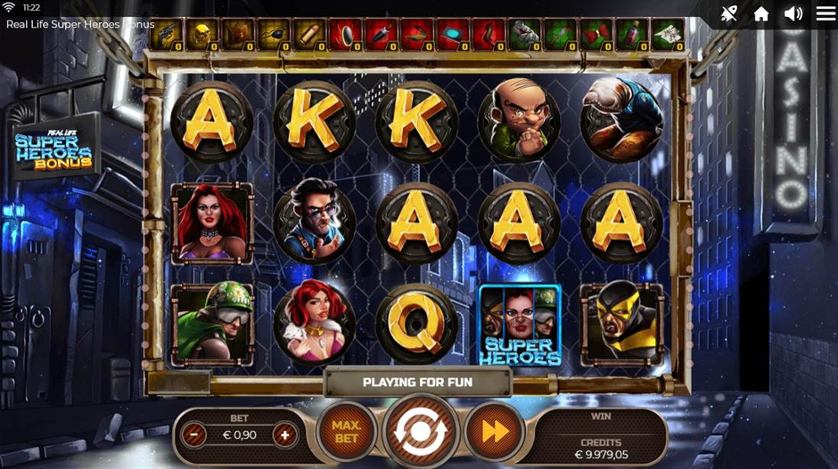Toggle the crossed-out rocket quick-spin icon
This screenshot has width=838, height=469.
(x=729, y=14)
